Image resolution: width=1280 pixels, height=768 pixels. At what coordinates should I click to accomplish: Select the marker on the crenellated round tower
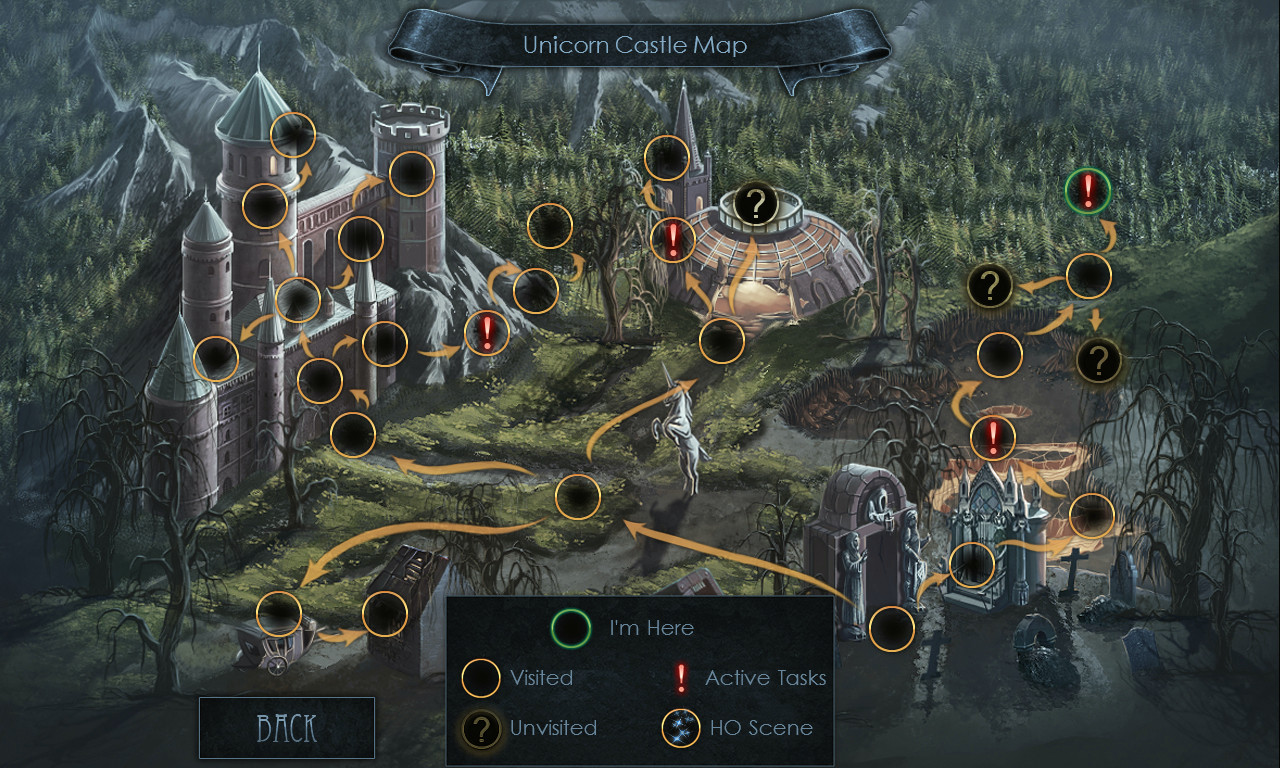pos(411,173)
